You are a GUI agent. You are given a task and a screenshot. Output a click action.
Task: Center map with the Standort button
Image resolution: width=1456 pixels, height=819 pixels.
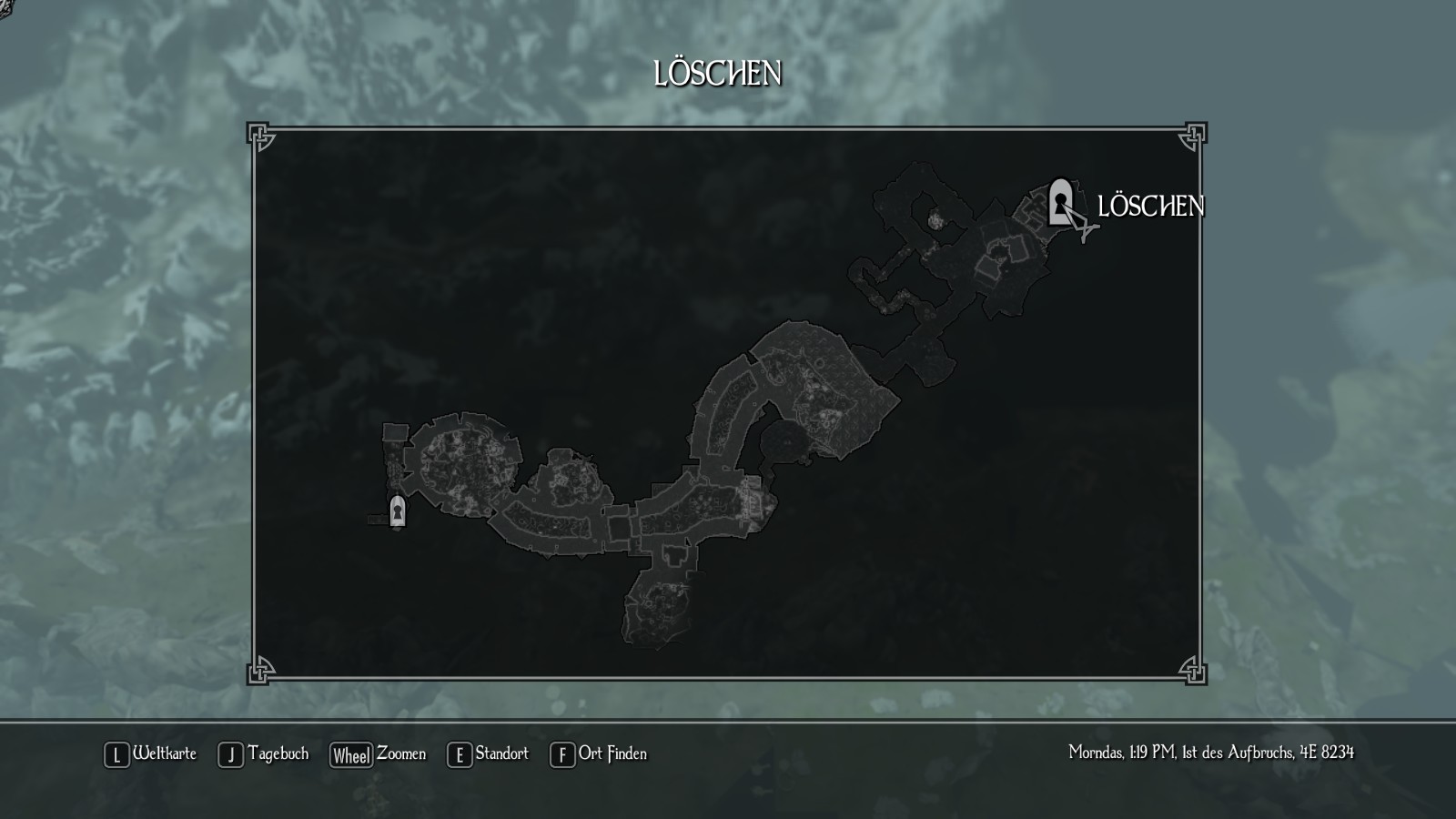coord(488,754)
